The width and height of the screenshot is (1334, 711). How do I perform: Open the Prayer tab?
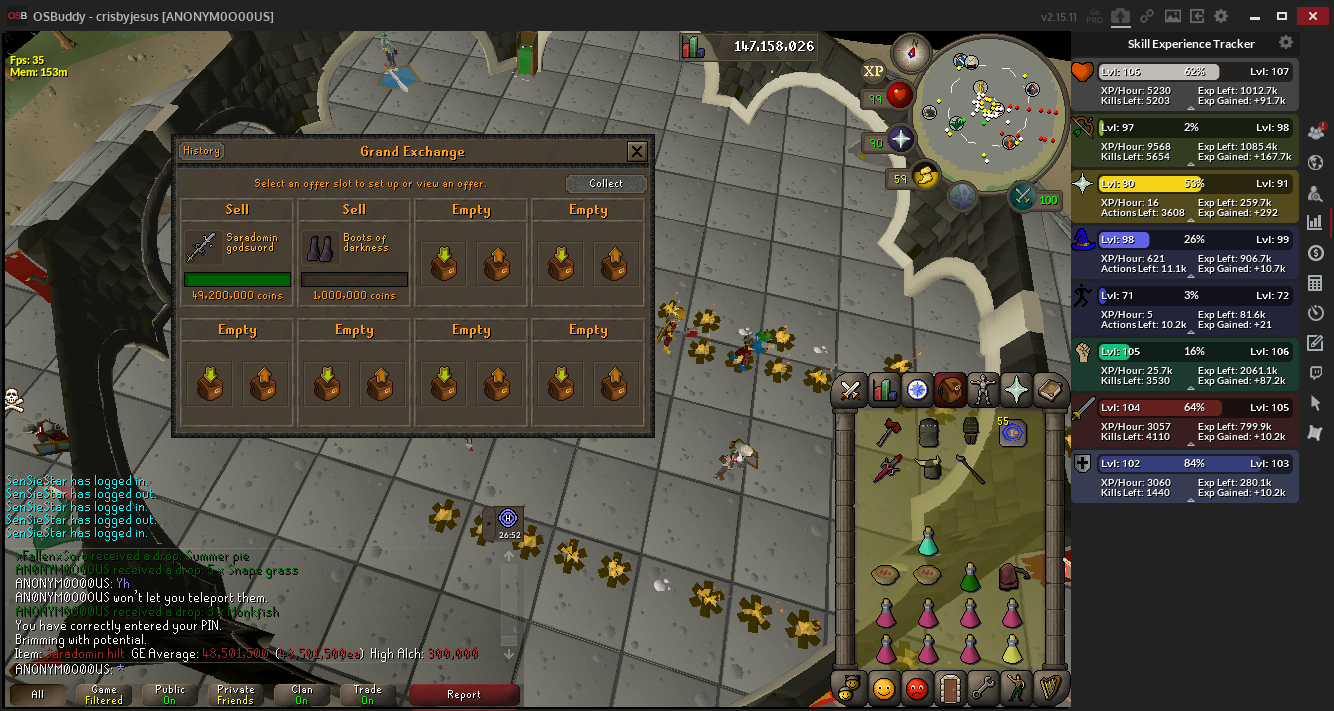coord(1016,389)
